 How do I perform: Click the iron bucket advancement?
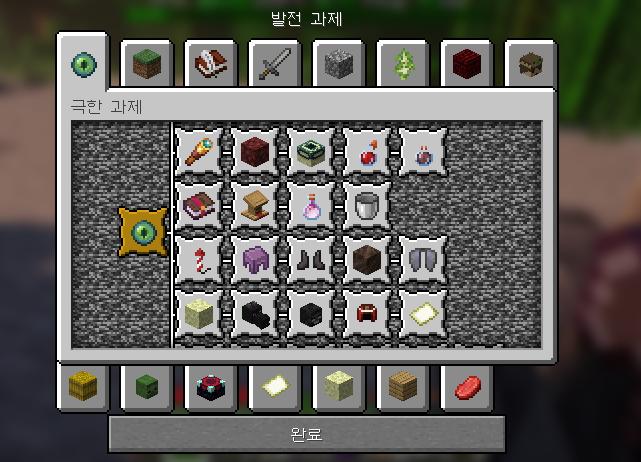coord(368,206)
